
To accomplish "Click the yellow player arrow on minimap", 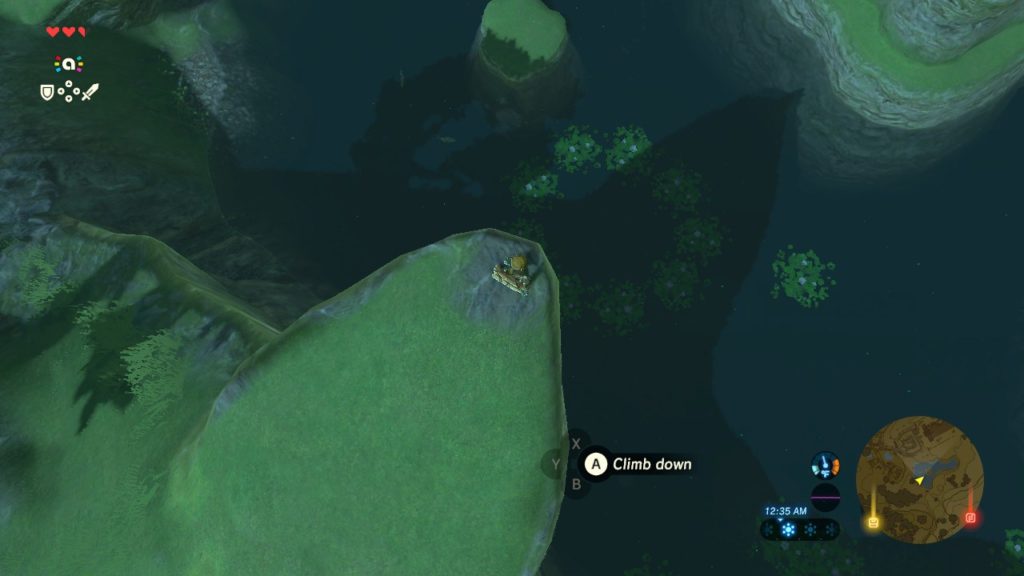I will [x=918, y=481].
